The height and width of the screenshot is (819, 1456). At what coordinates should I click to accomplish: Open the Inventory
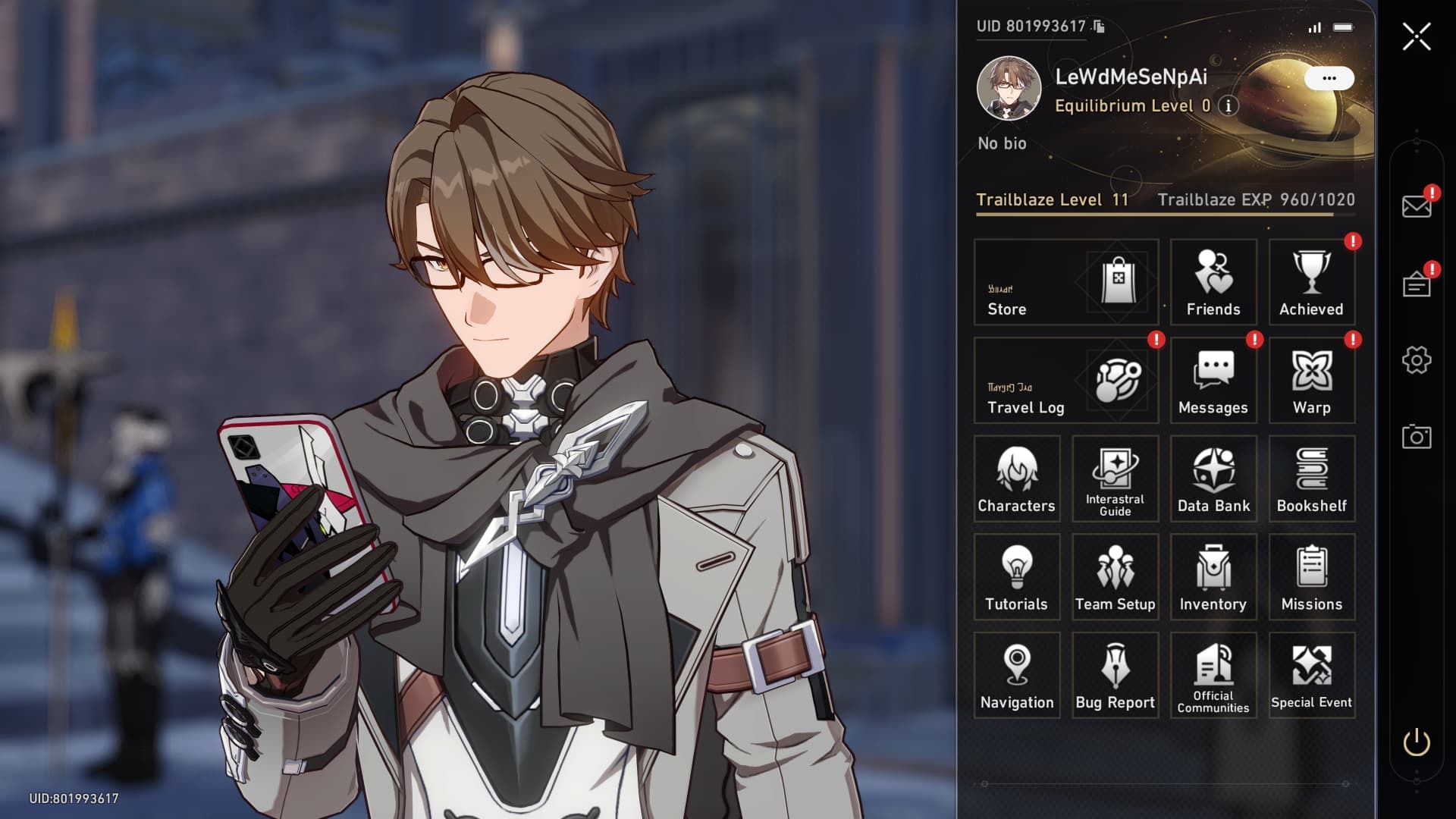[1213, 577]
